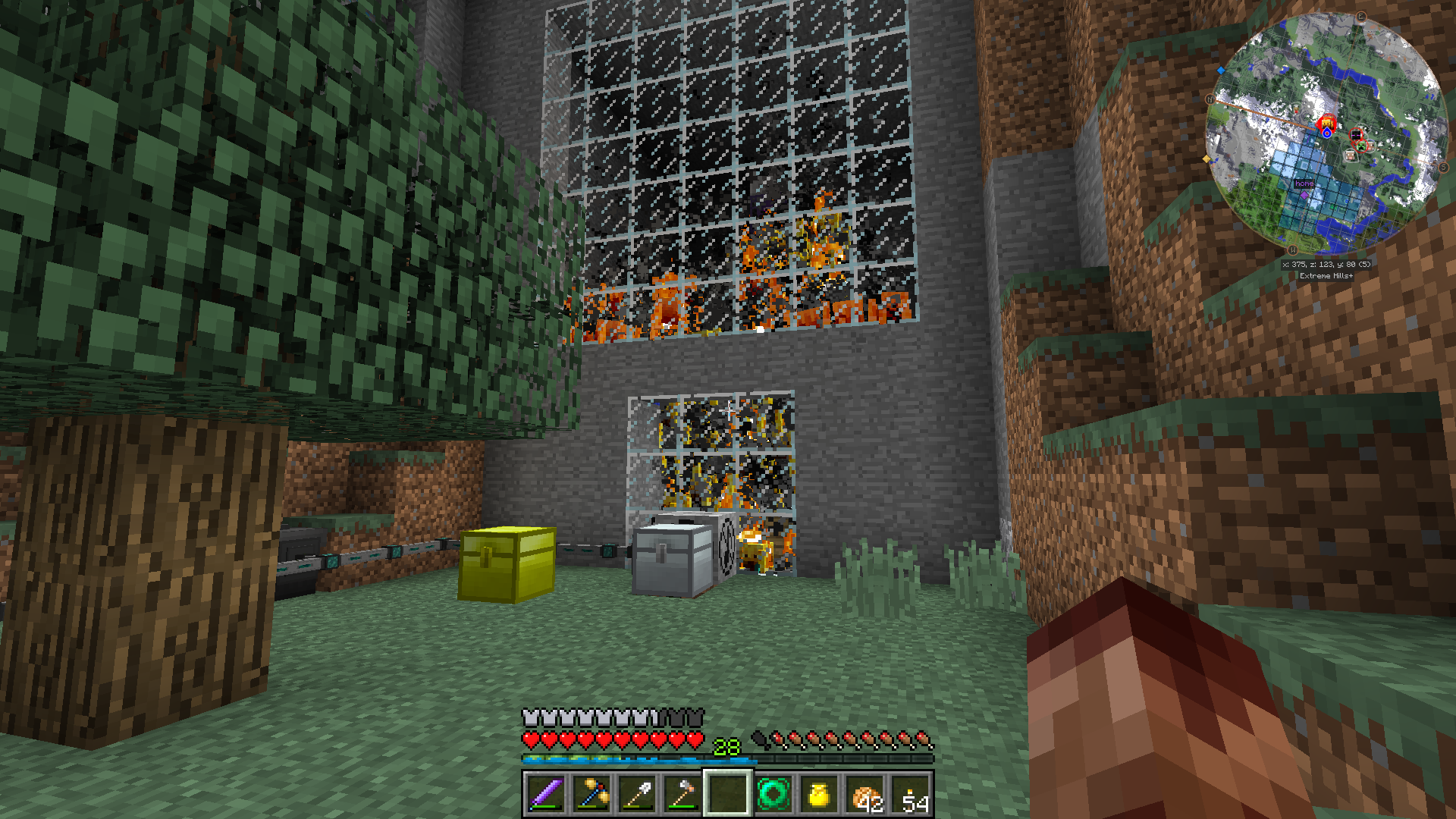Click the Creeper head marker on minimap
Screen dimensions: 1456x819
pyautogui.click(x=1361, y=146)
